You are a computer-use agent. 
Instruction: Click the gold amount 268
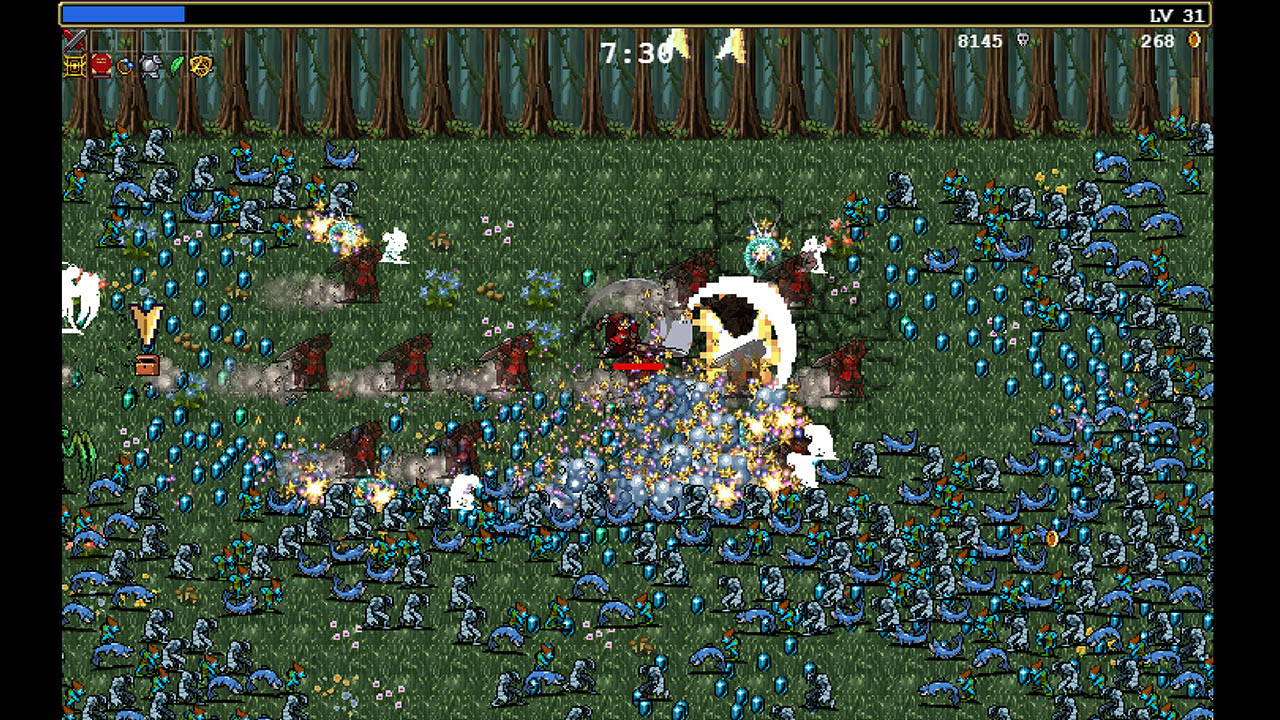(x=1157, y=41)
